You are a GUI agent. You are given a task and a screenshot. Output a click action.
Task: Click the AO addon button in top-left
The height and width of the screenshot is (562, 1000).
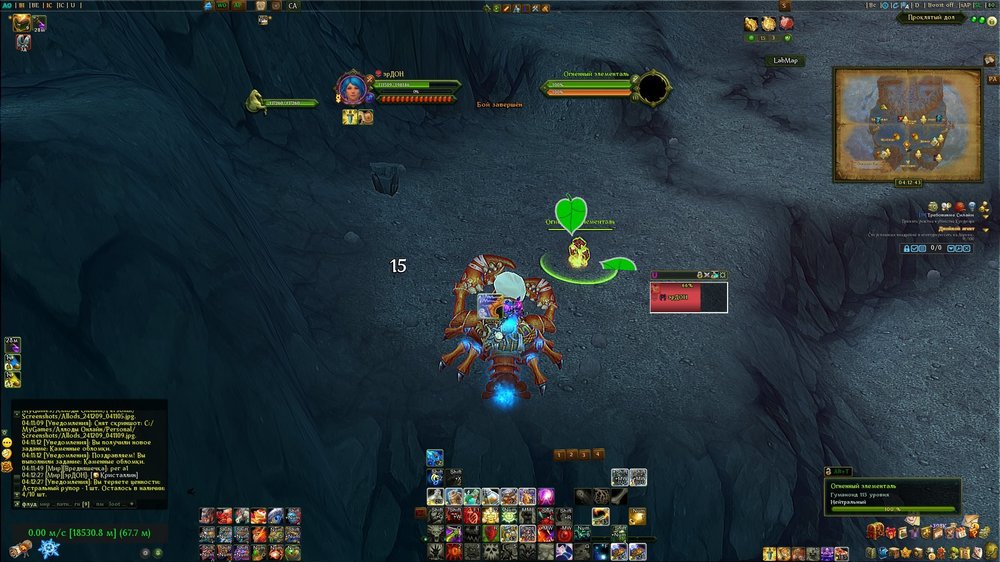click(x=7, y=6)
